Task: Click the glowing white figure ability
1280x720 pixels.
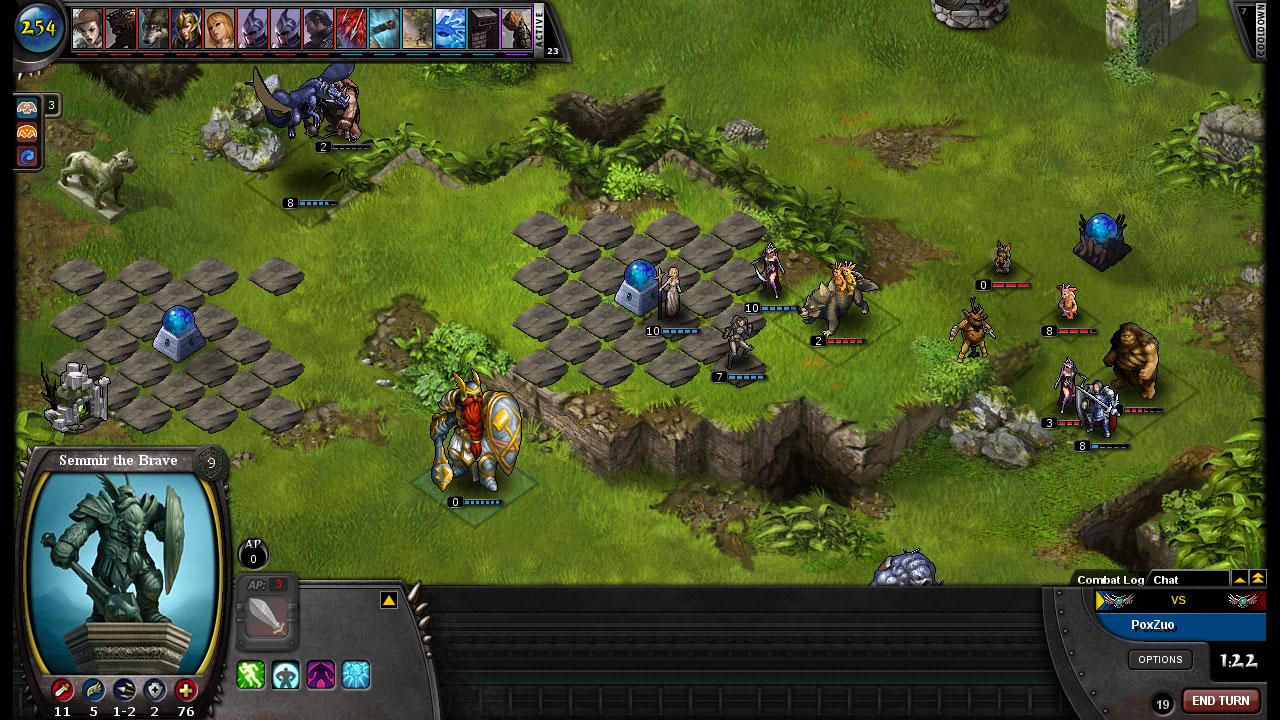Action: [x=286, y=675]
